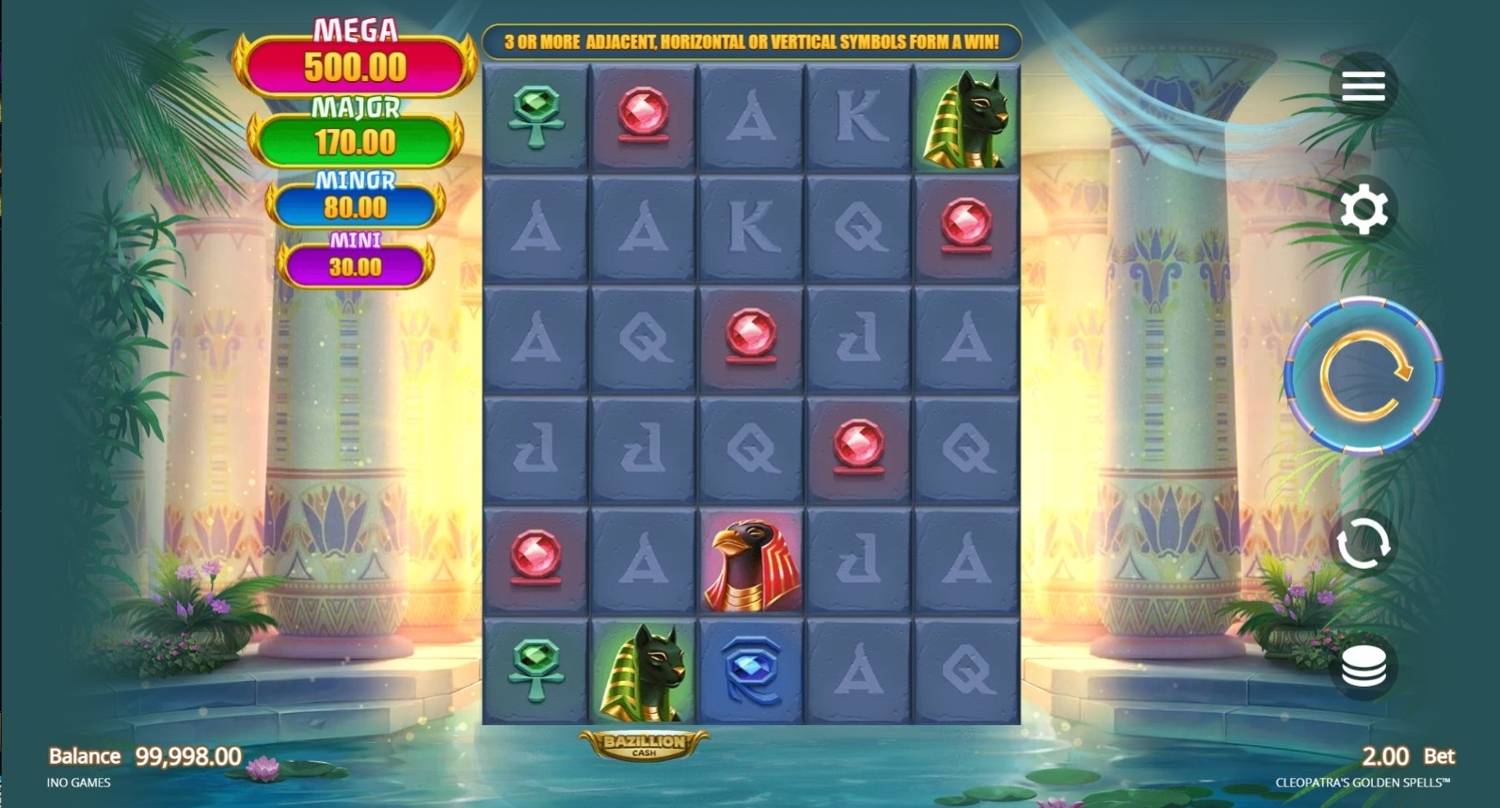The height and width of the screenshot is (808, 1500).
Task: Select the Anubis cat symbol on the bottom row
Action: click(x=645, y=670)
